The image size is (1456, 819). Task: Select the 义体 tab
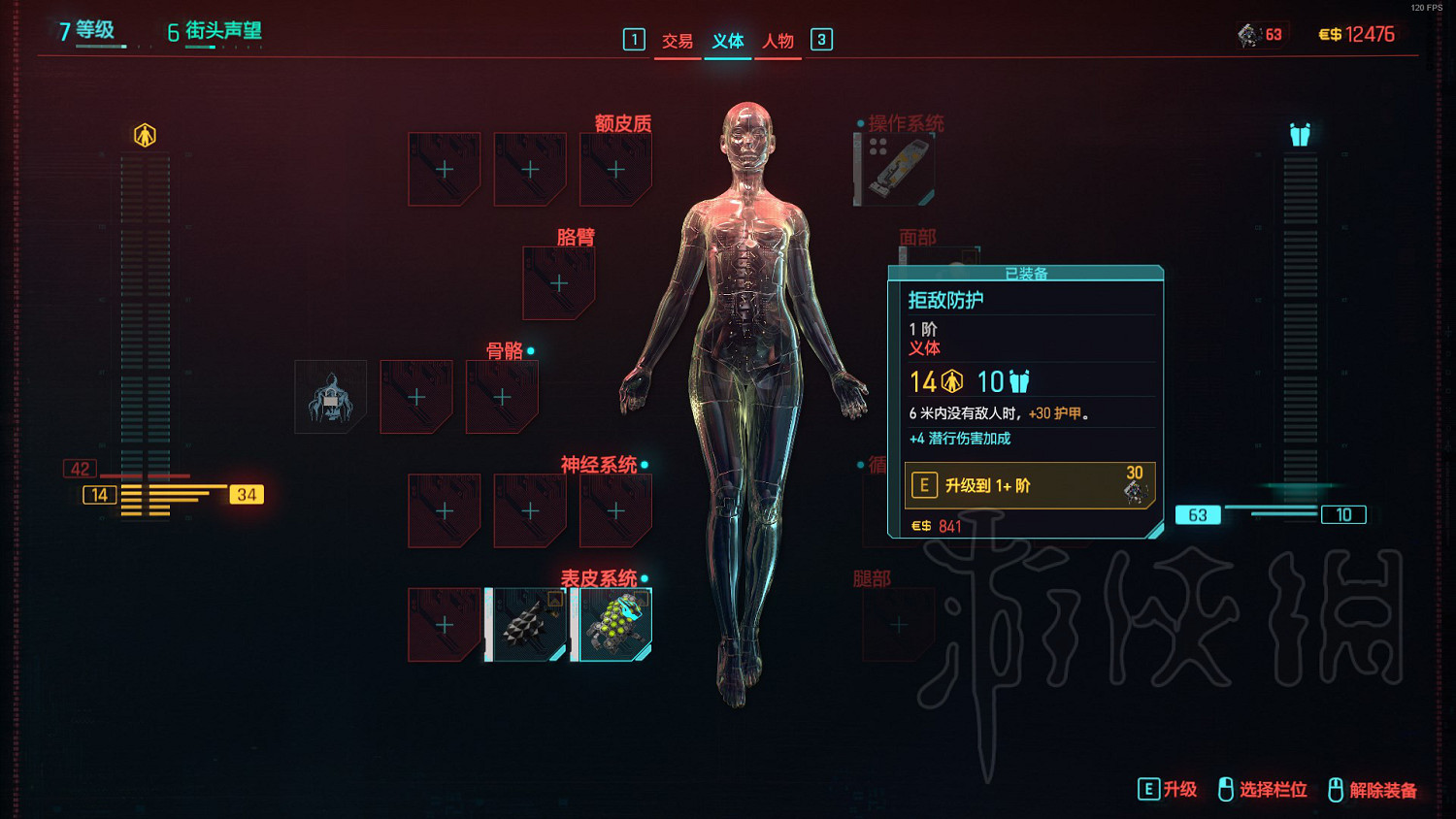click(x=728, y=41)
